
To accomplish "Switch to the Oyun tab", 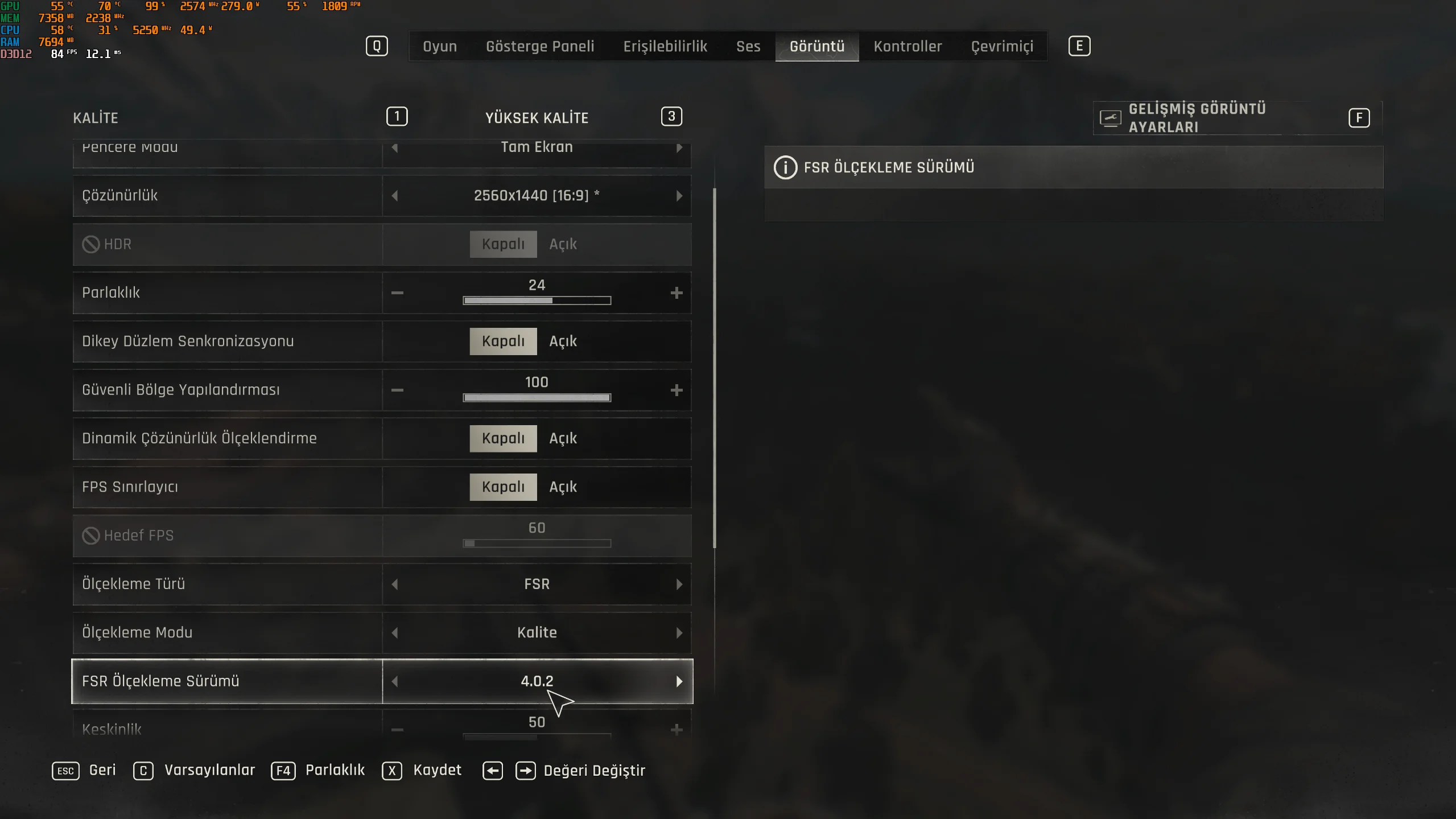I will [x=439, y=46].
